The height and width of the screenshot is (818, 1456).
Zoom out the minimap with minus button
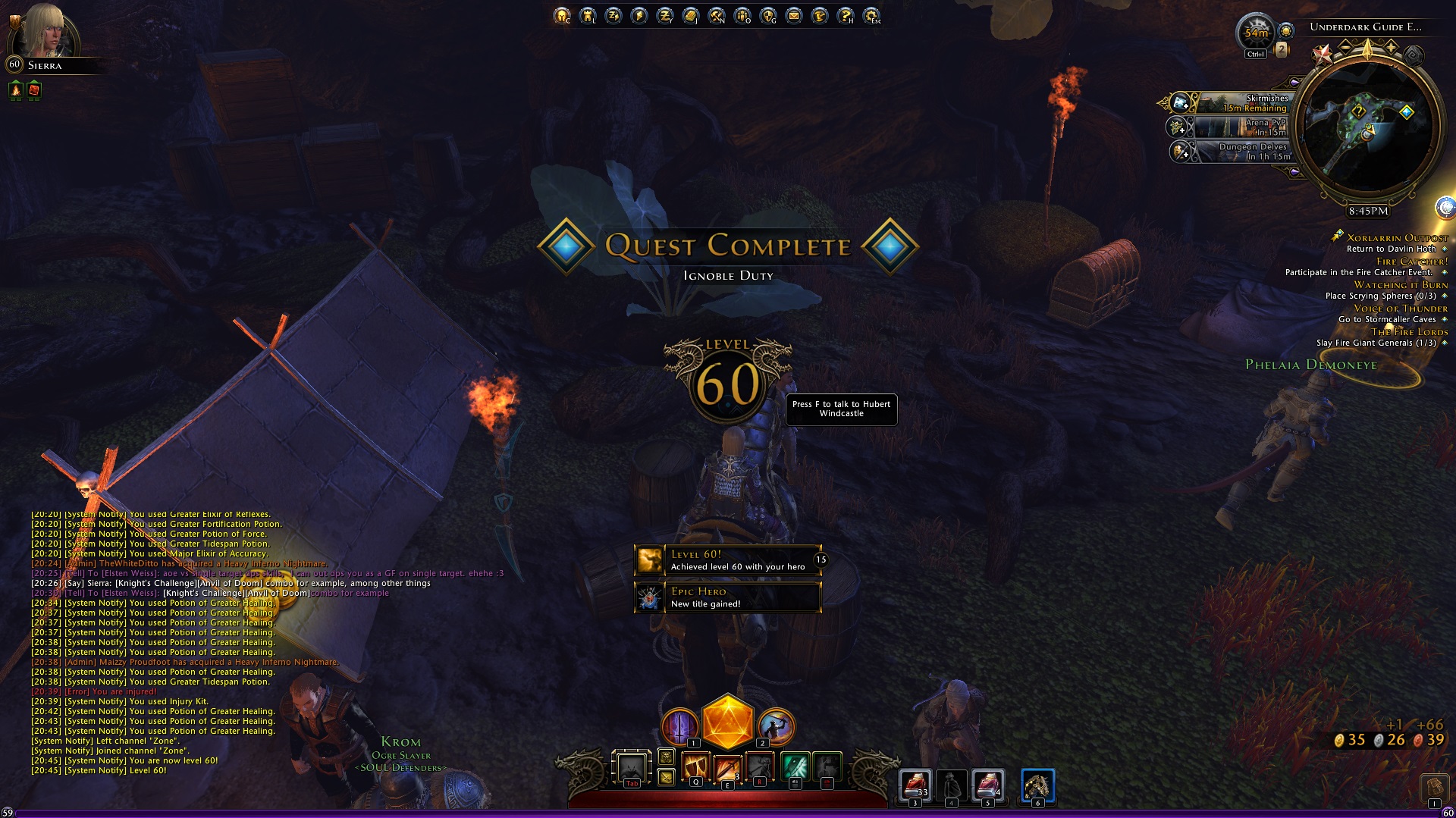[1345, 47]
